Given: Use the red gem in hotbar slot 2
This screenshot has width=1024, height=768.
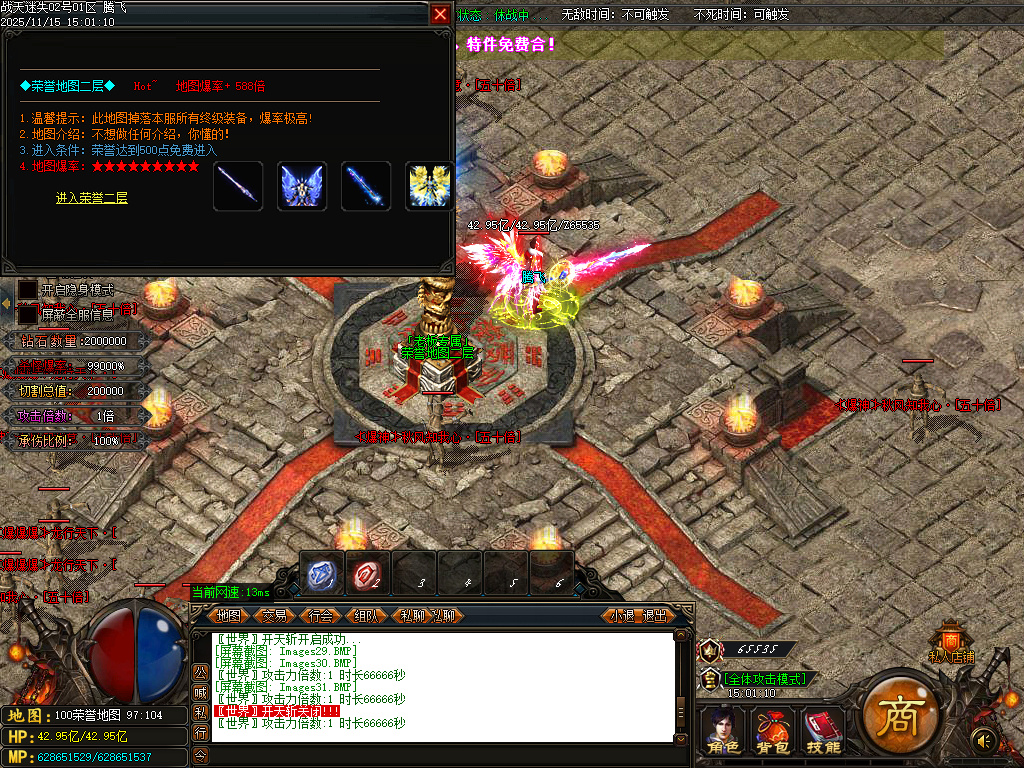Looking at the screenshot, I should 368,573.
